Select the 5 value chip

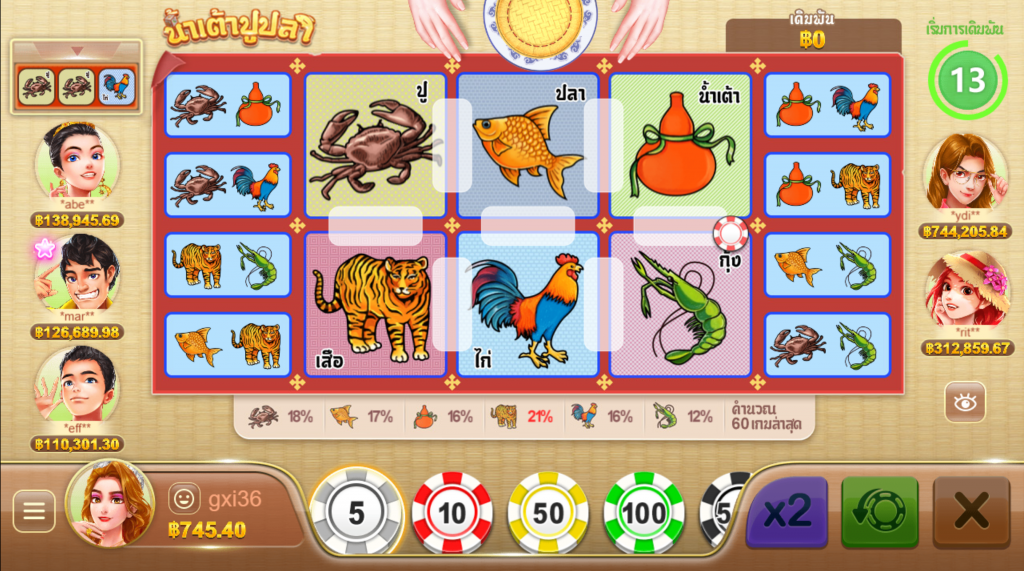coord(357,513)
